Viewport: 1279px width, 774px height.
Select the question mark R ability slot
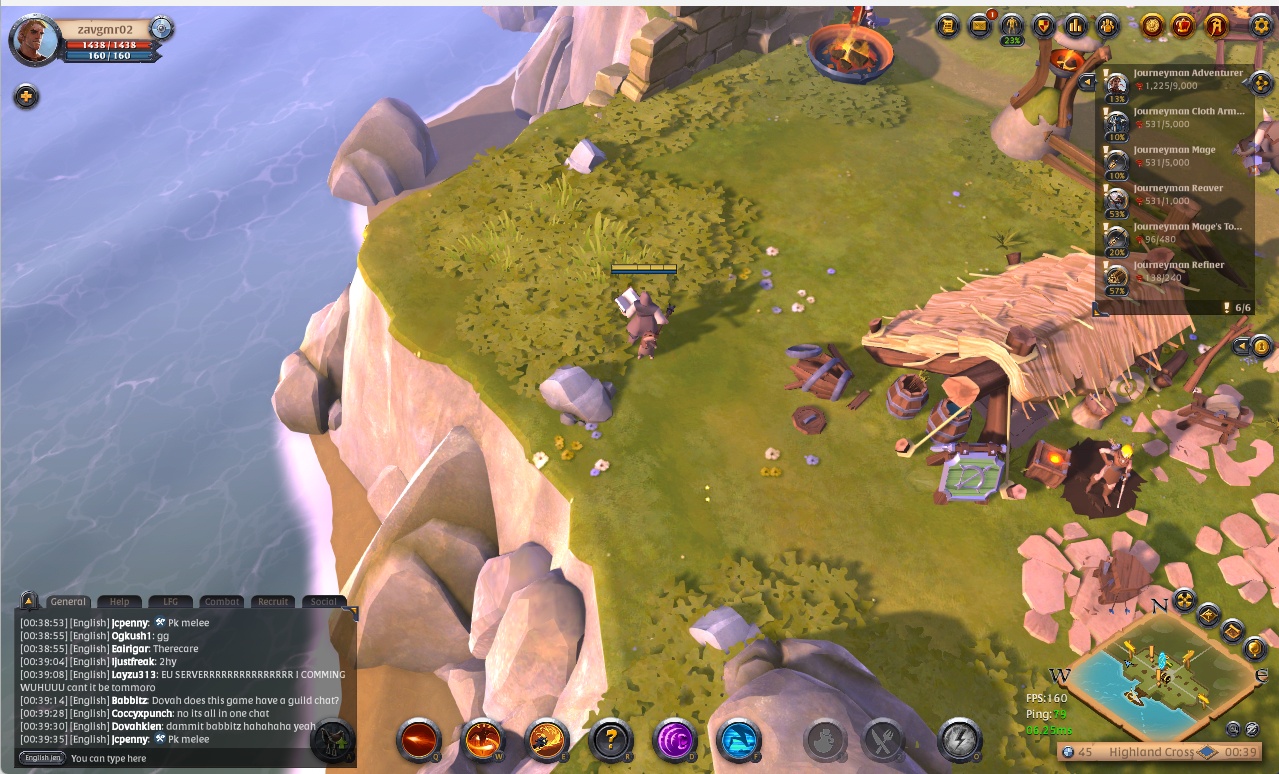[x=610, y=741]
